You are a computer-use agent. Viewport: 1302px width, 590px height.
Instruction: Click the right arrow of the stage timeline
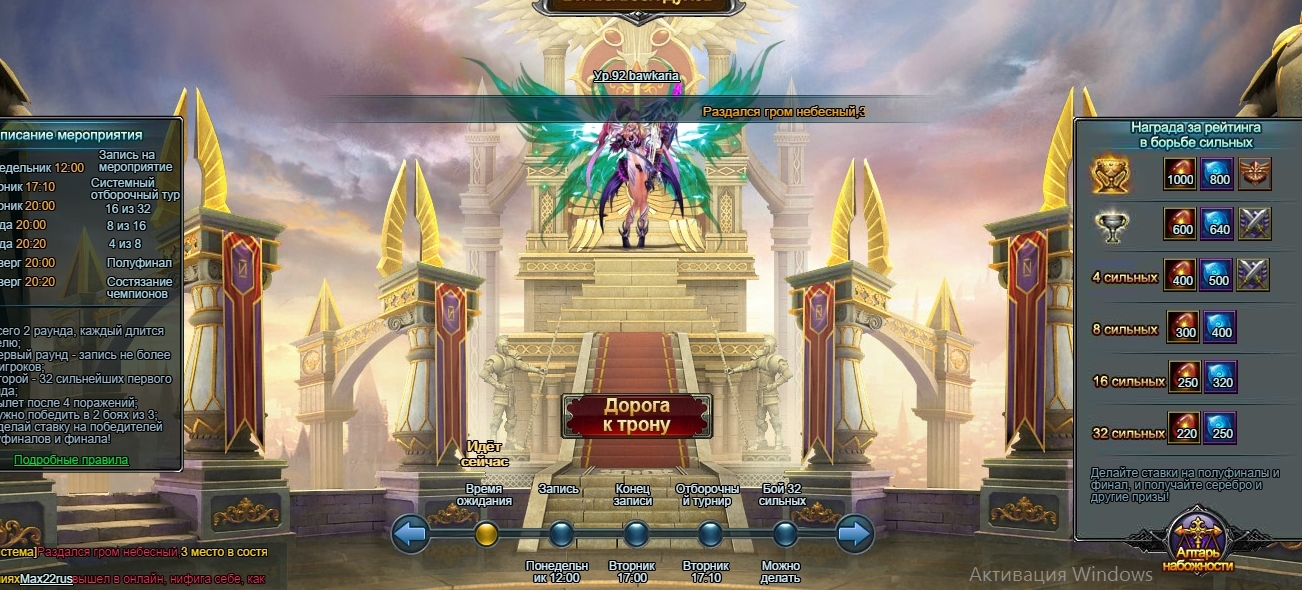click(x=854, y=534)
